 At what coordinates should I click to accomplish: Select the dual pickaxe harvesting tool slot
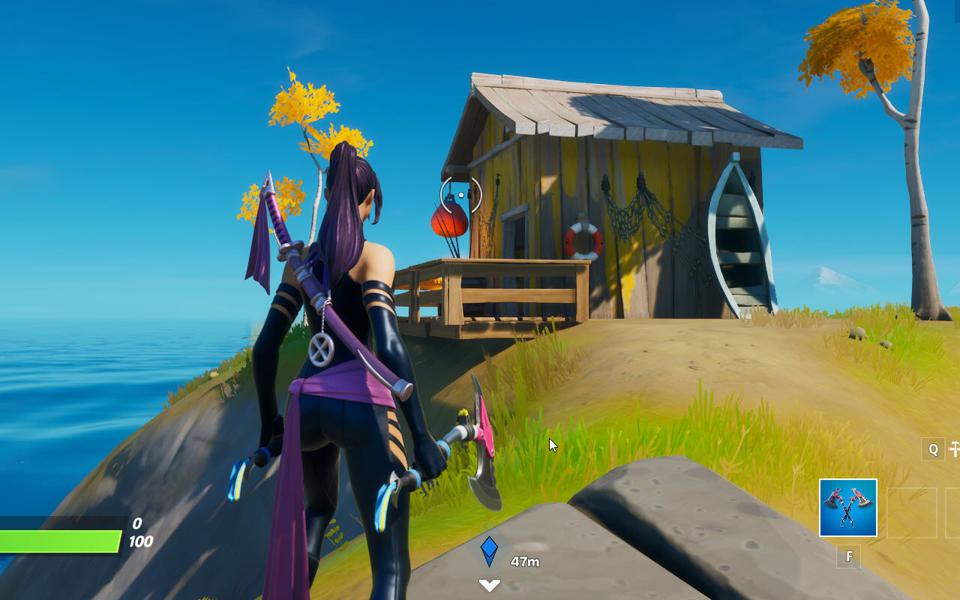[847, 508]
